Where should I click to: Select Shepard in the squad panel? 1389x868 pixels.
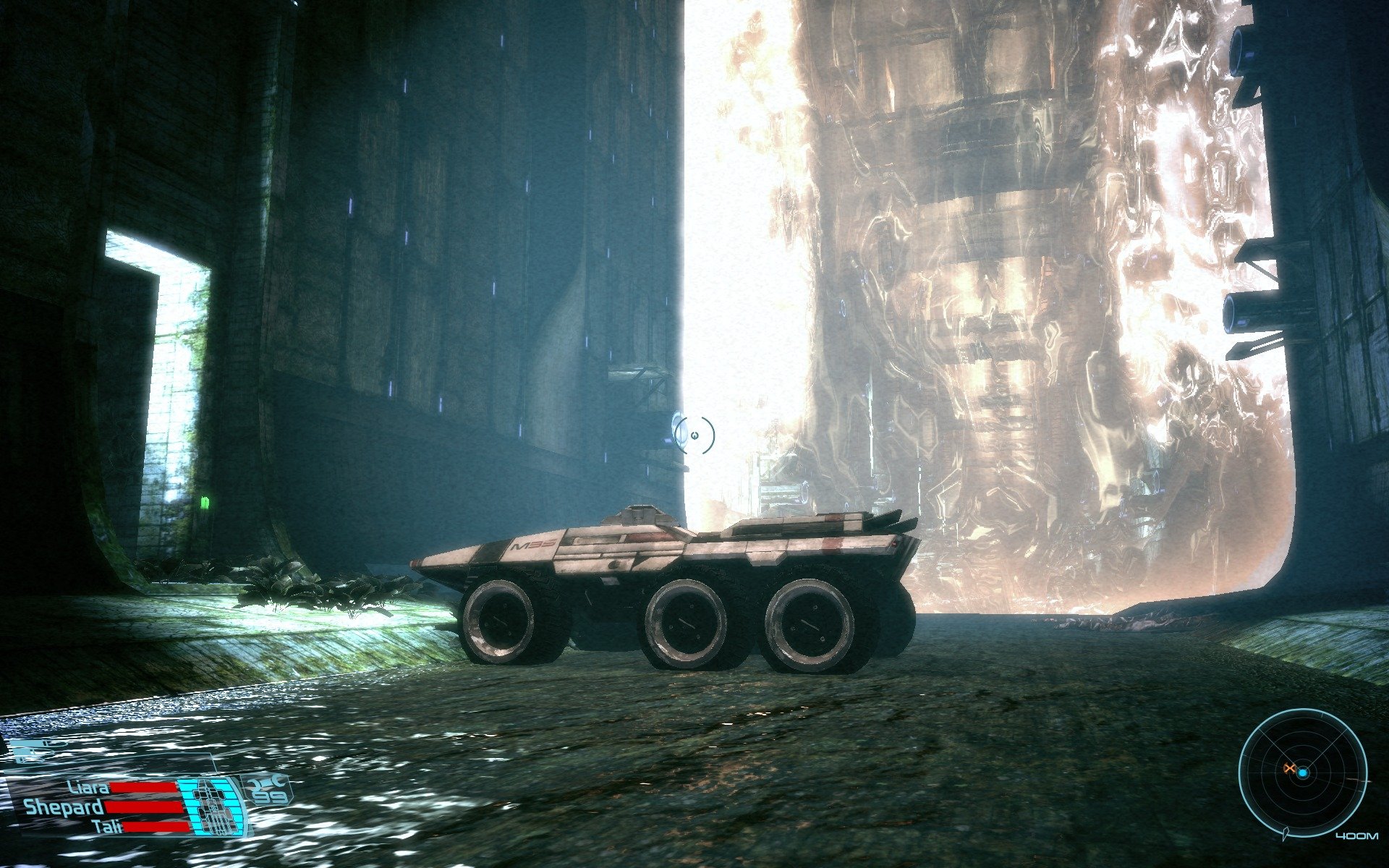coord(64,807)
